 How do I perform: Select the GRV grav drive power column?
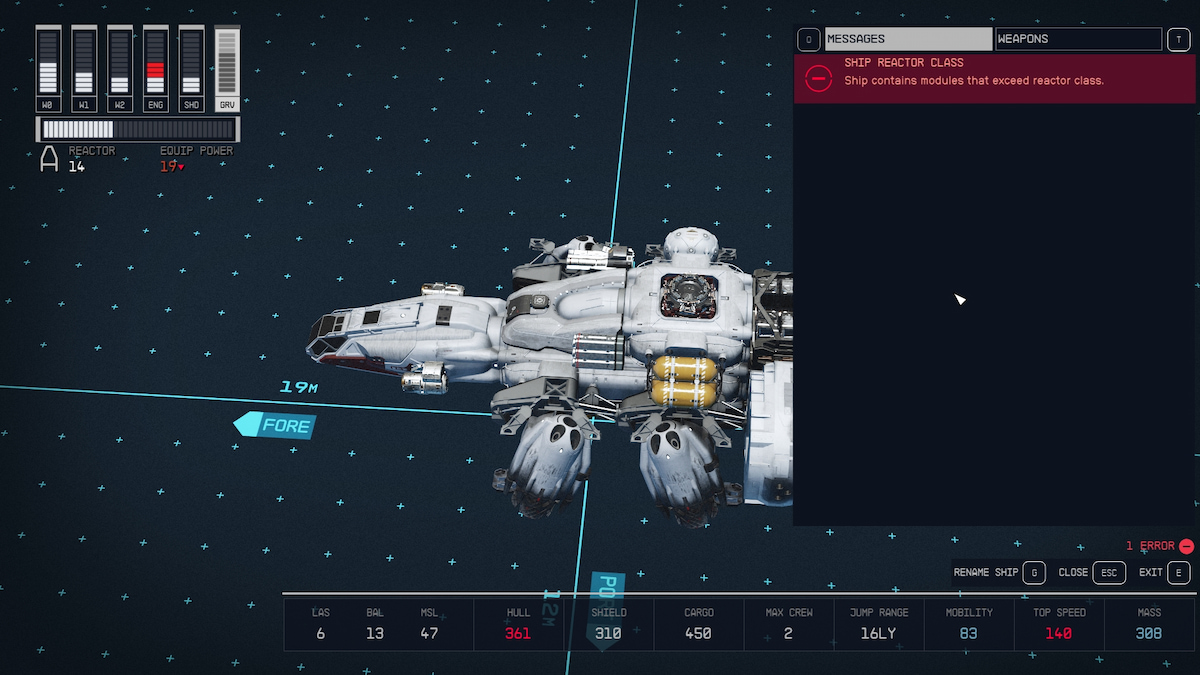227,68
